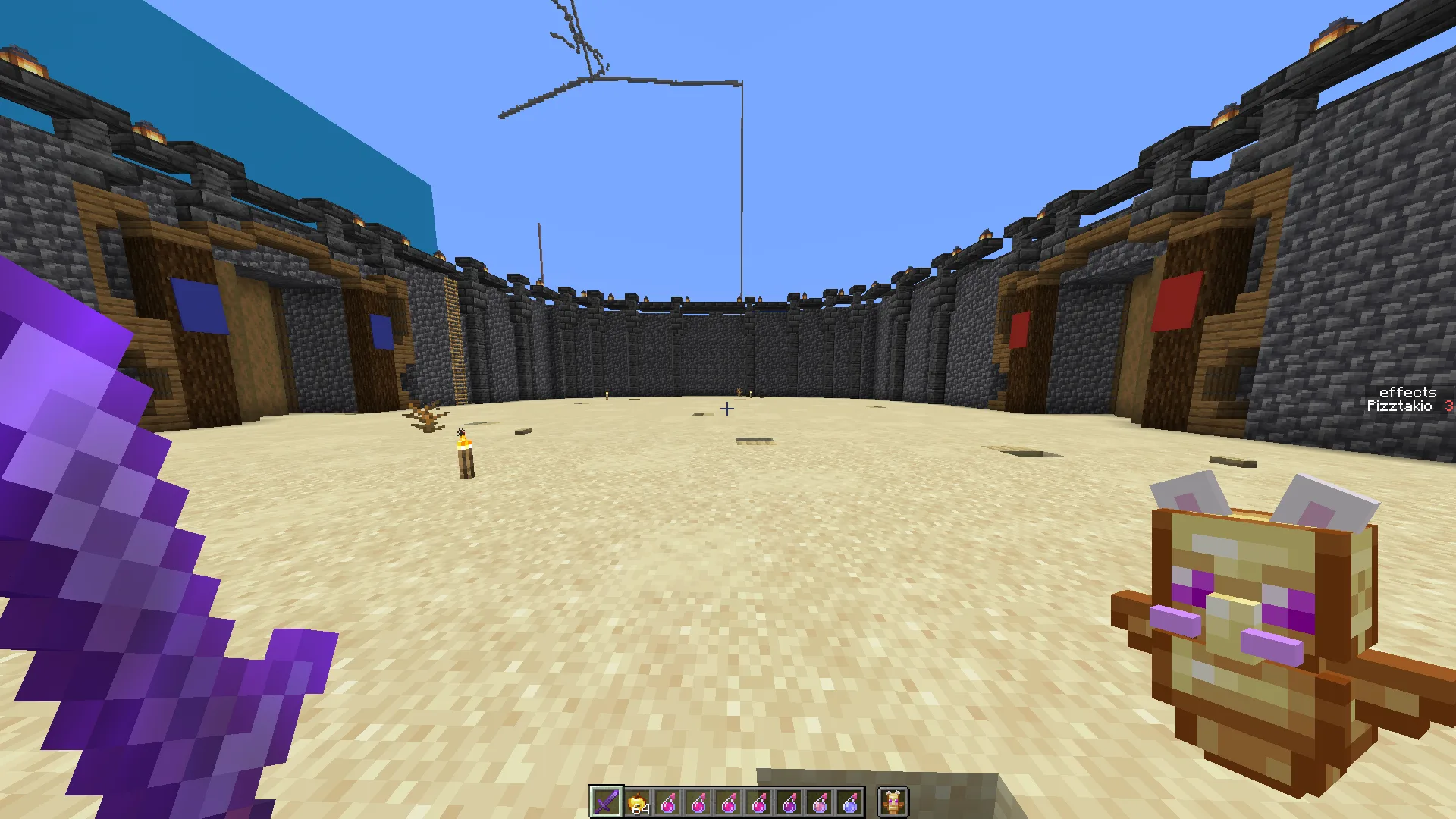Select the purple sword hotbar slot
The width and height of the screenshot is (1456, 819).
(607, 802)
